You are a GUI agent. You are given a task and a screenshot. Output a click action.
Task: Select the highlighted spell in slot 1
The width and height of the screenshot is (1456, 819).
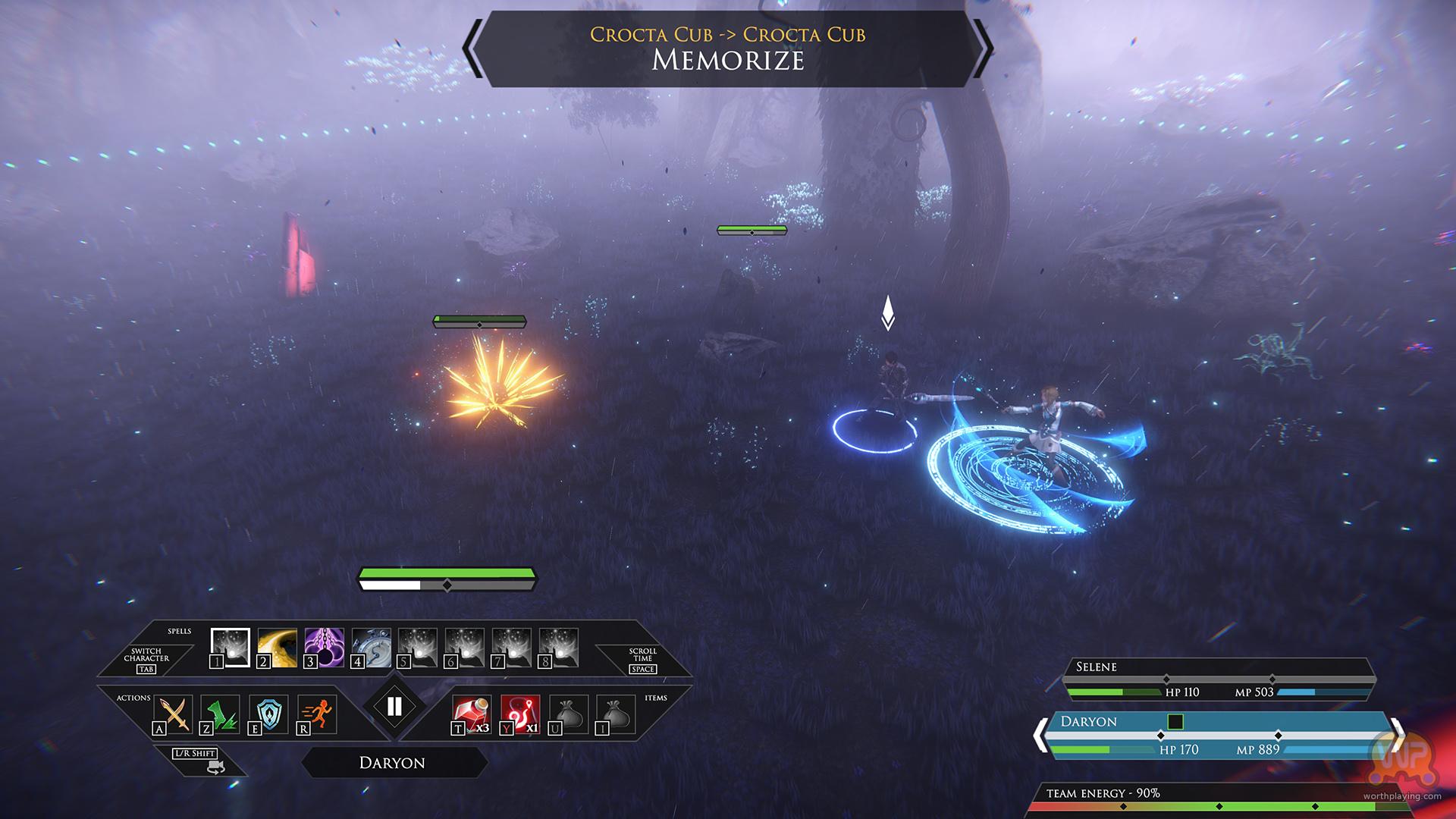[230, 648]
